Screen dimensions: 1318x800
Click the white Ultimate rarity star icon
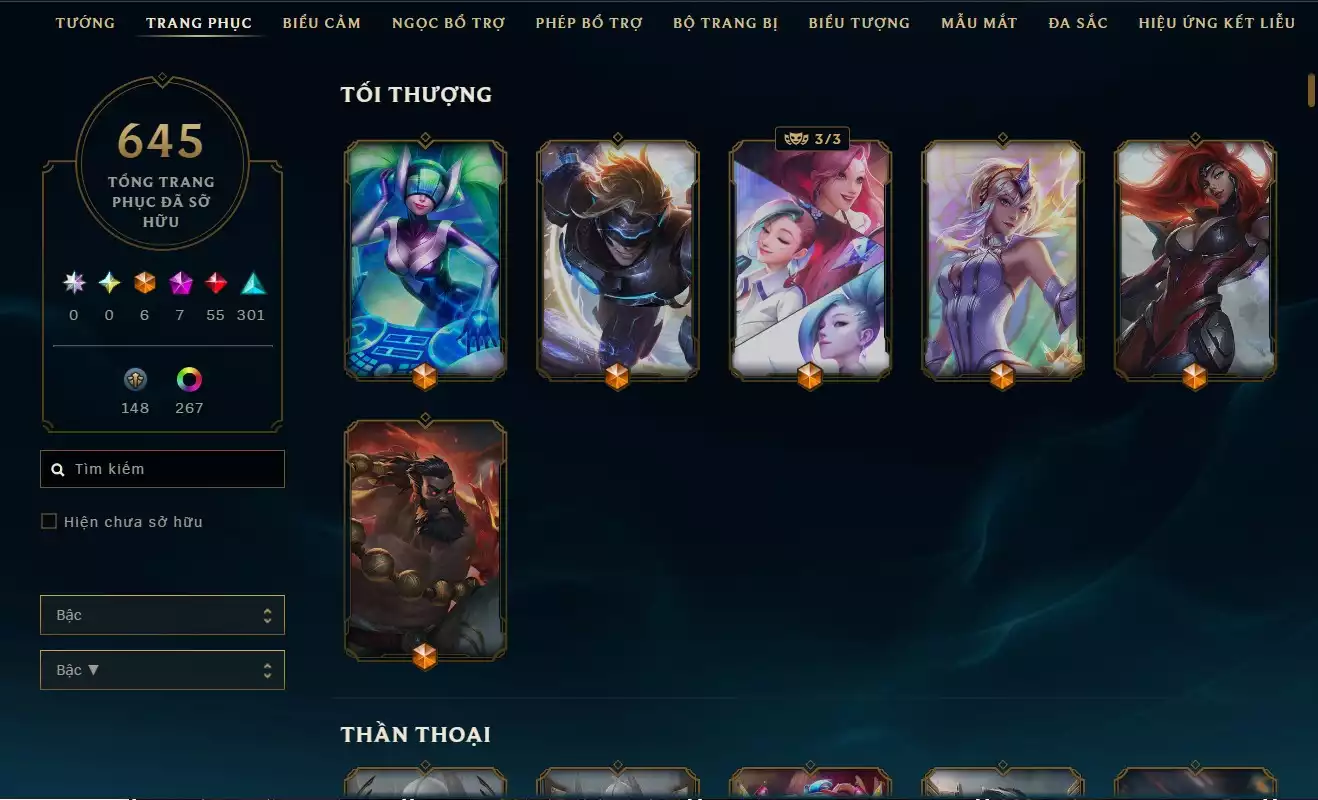(72, 285)
